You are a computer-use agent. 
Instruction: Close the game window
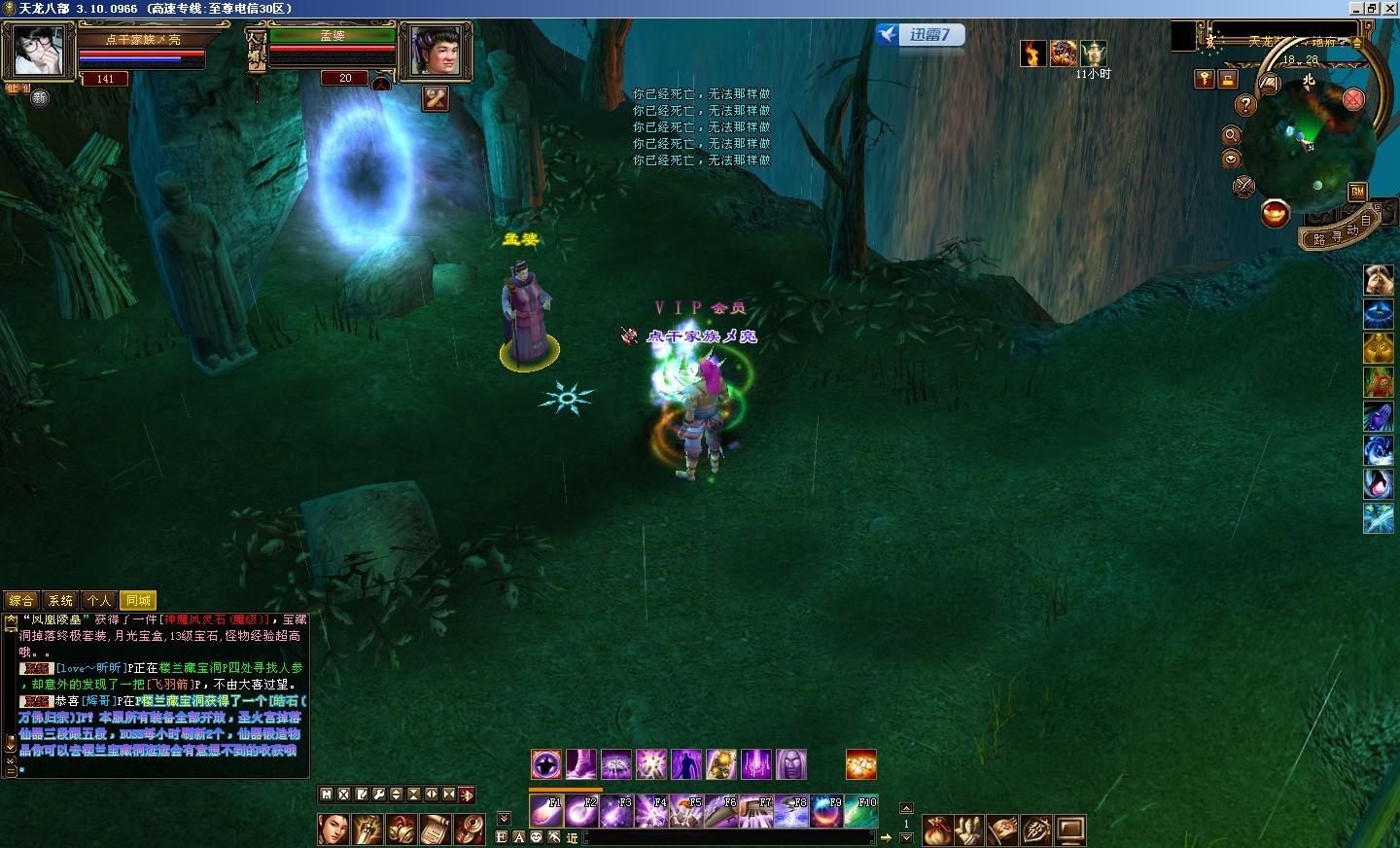coord(1389,8)
